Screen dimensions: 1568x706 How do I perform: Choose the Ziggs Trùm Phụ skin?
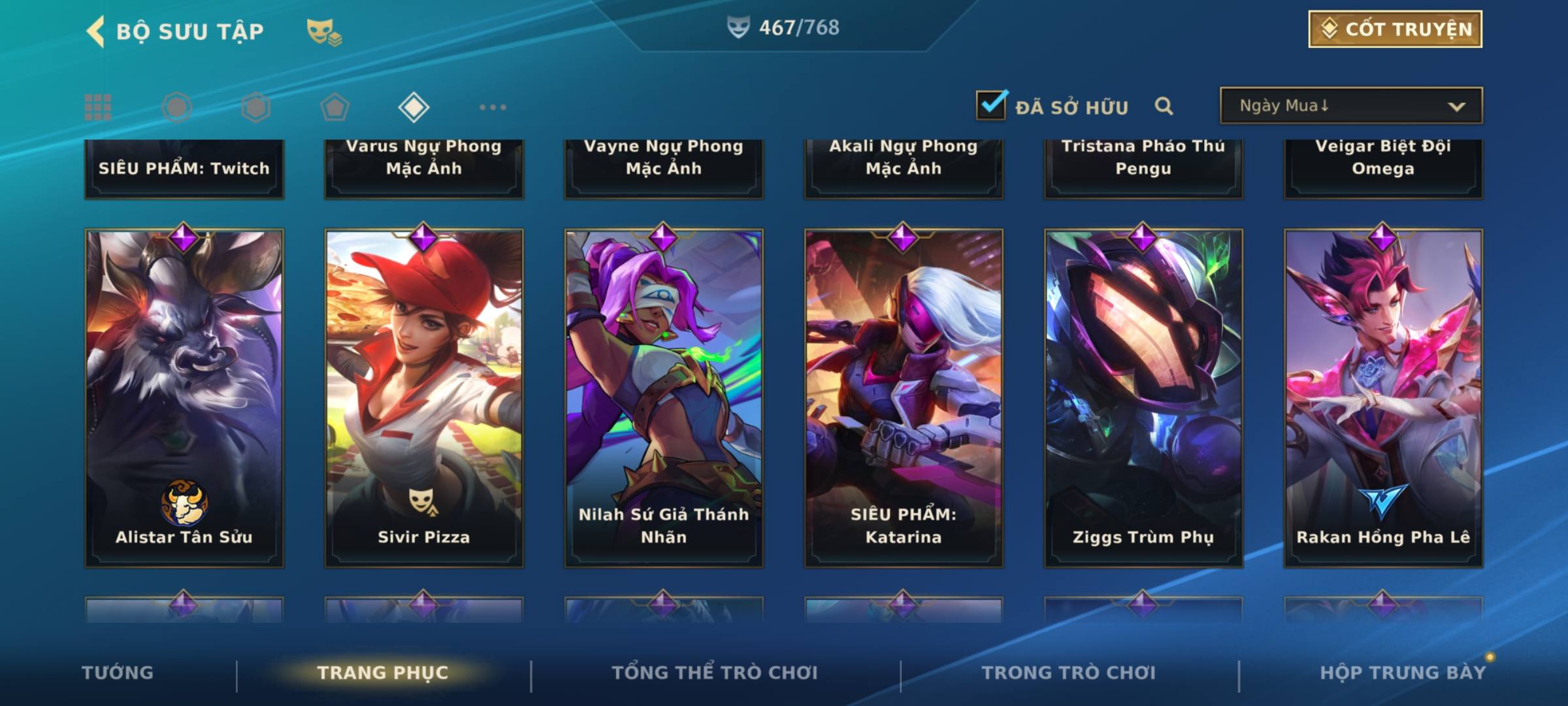[1143, 397]
